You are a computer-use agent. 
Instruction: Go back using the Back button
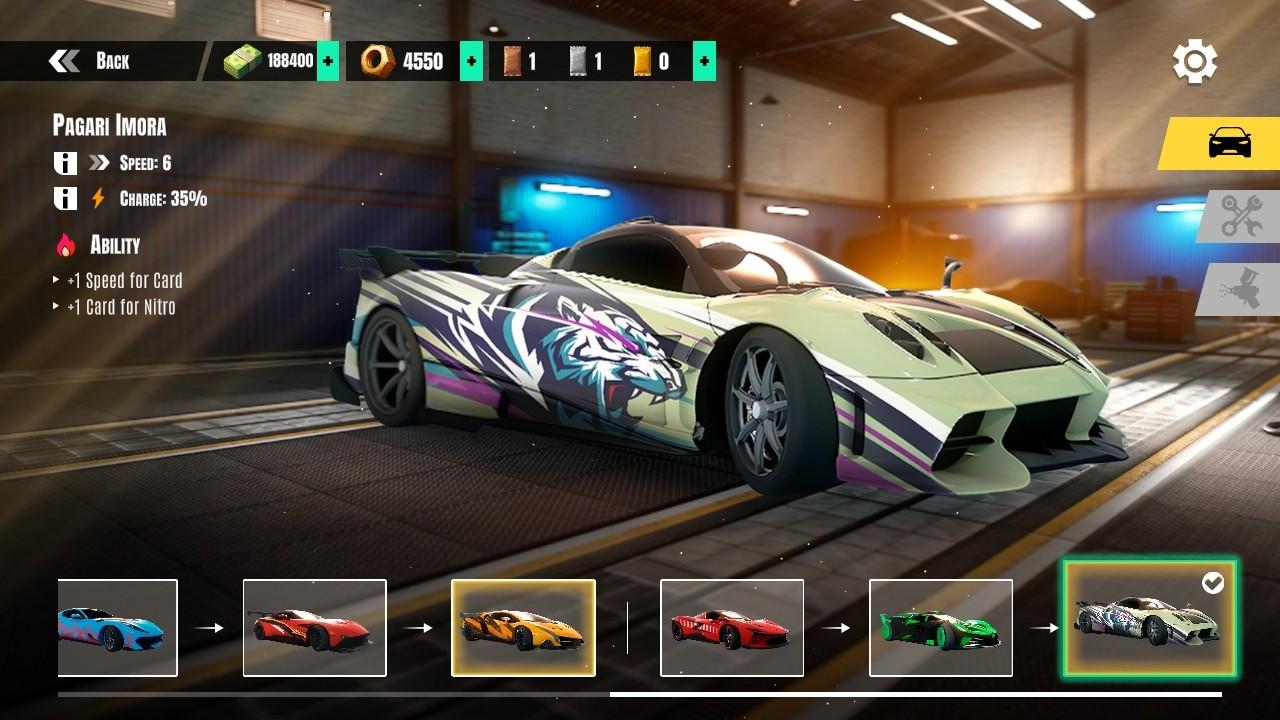(x=90, y=61)
